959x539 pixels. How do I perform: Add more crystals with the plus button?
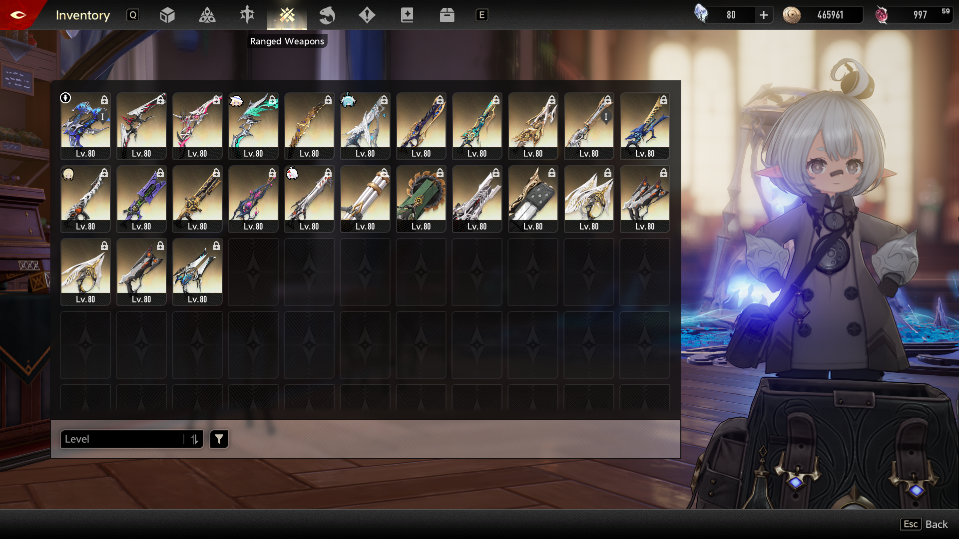(764, 15)
